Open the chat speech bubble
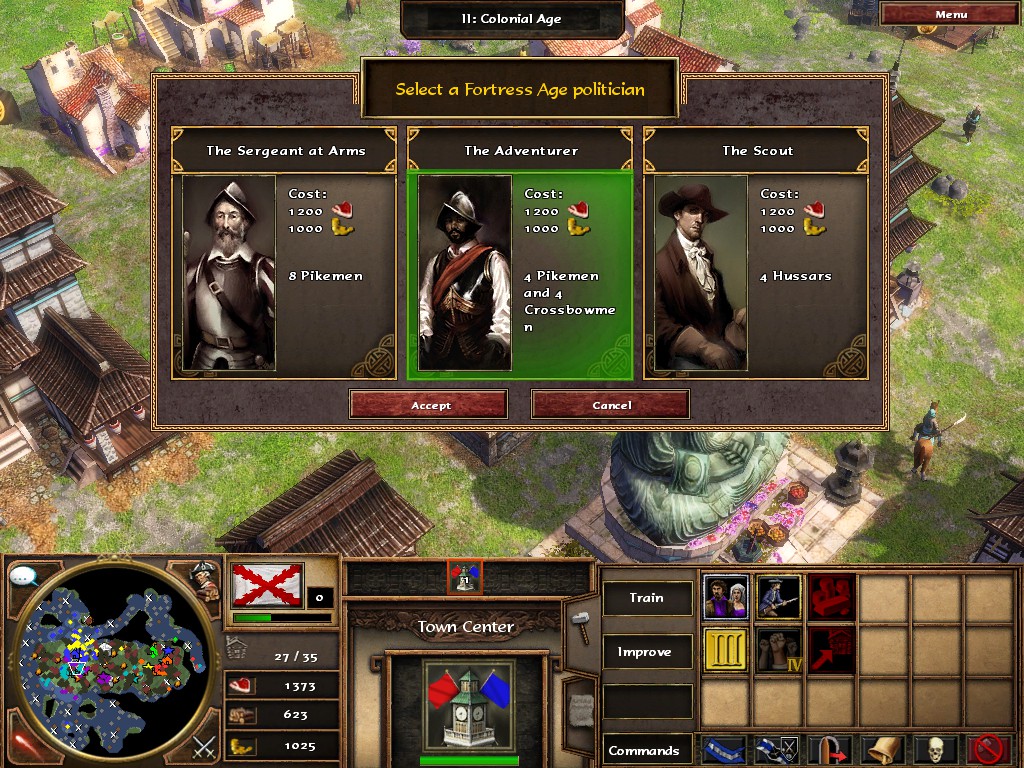Viewport: 1024px width, 768px height. point(23,576)
